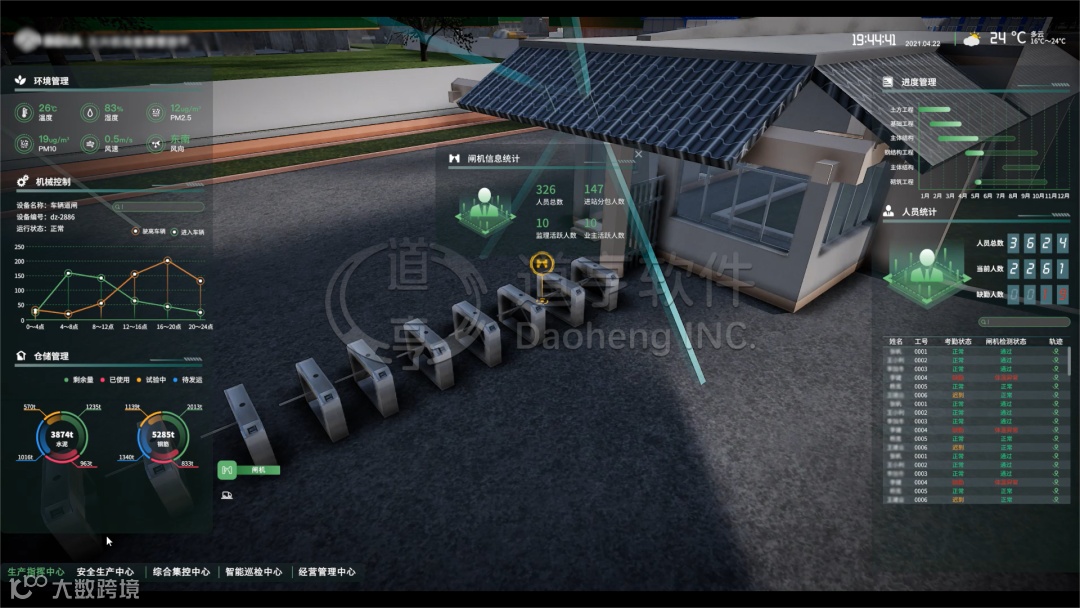1080x608 pixels.
Task: Click the 机械控制 search field
Action: tap(160, 206)
